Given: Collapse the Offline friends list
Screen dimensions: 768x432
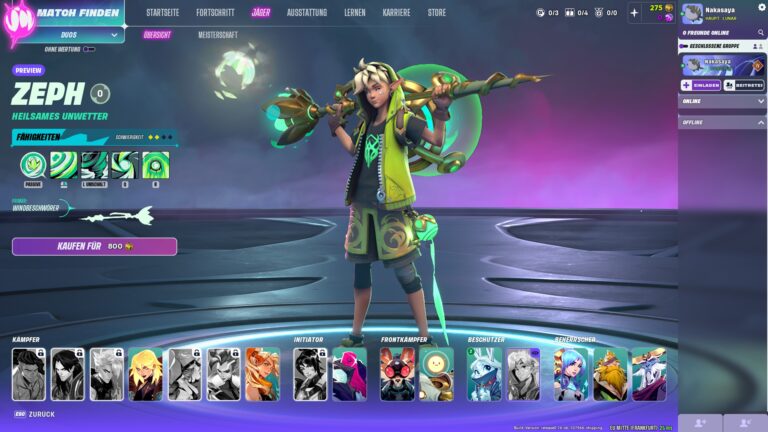Looking at the screenshot, I should pyautogui.click(x=761, y=122).
